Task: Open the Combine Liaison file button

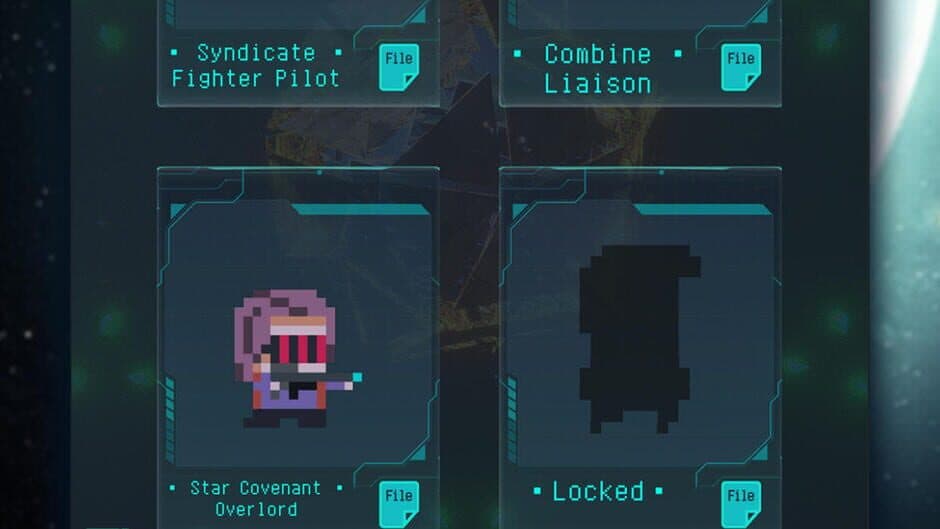Action: click(x=741, y=67)
